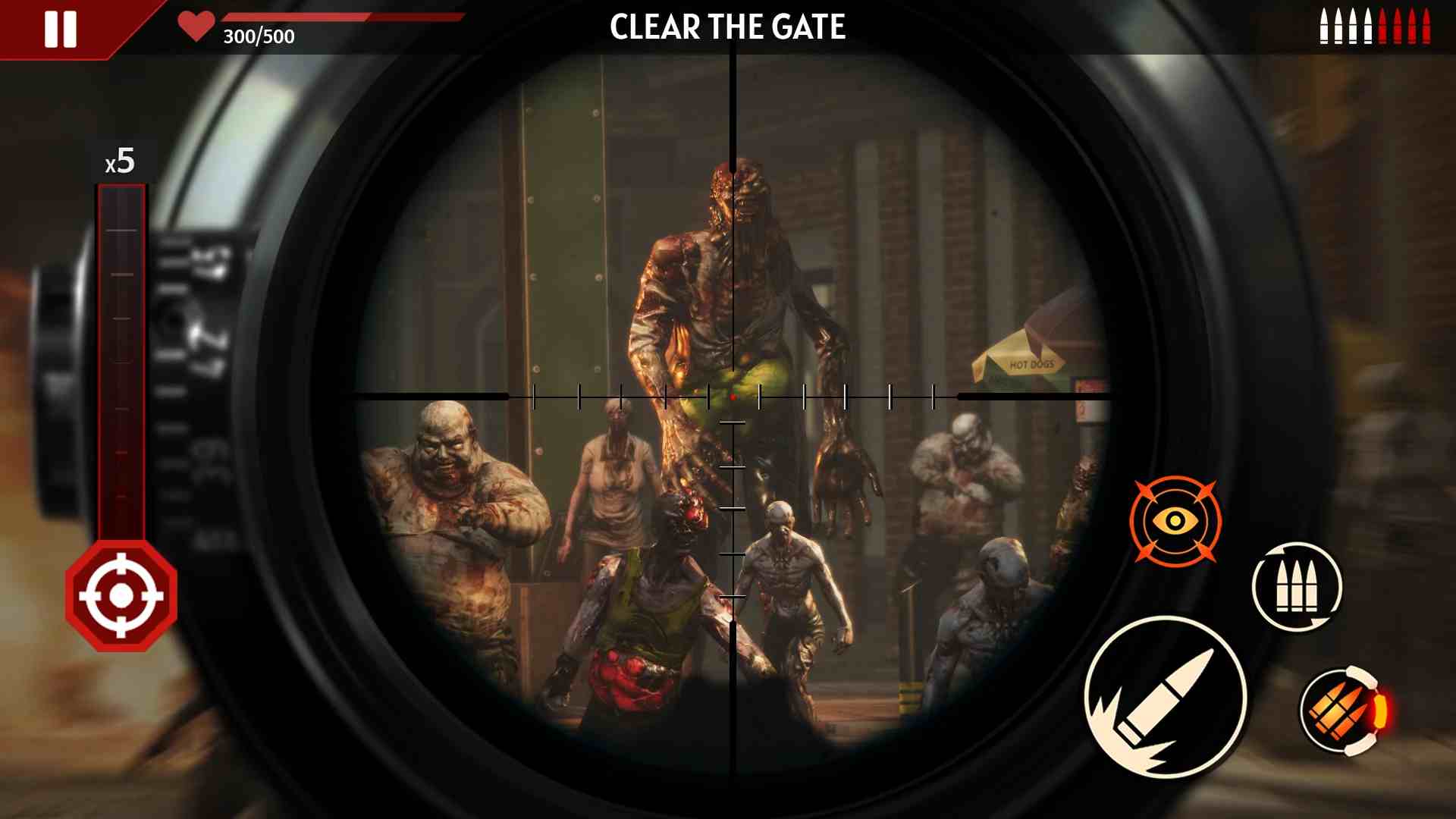Tap the x5 zoom multiplier label
The height and width of the screenshot is (819, 1456).
pos(121,161)
